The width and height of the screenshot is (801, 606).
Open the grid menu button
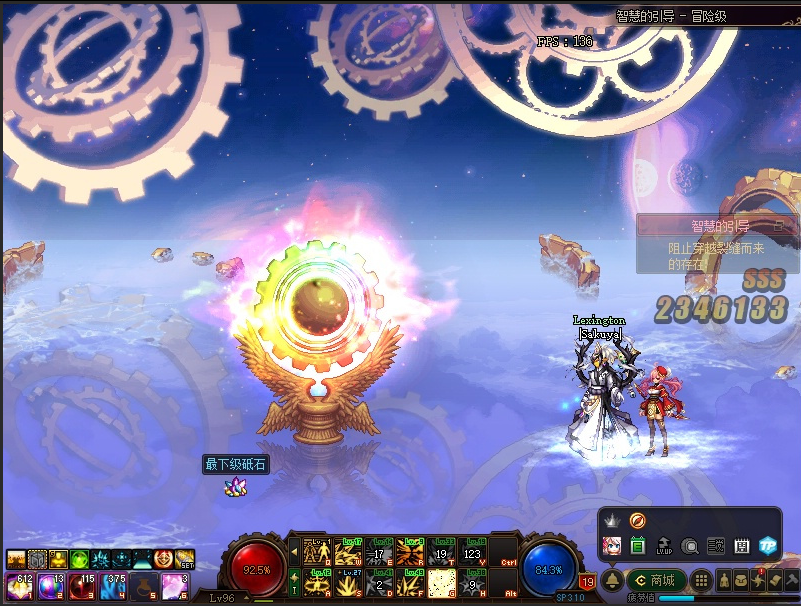pyautogui.click(x=702, y=580)
